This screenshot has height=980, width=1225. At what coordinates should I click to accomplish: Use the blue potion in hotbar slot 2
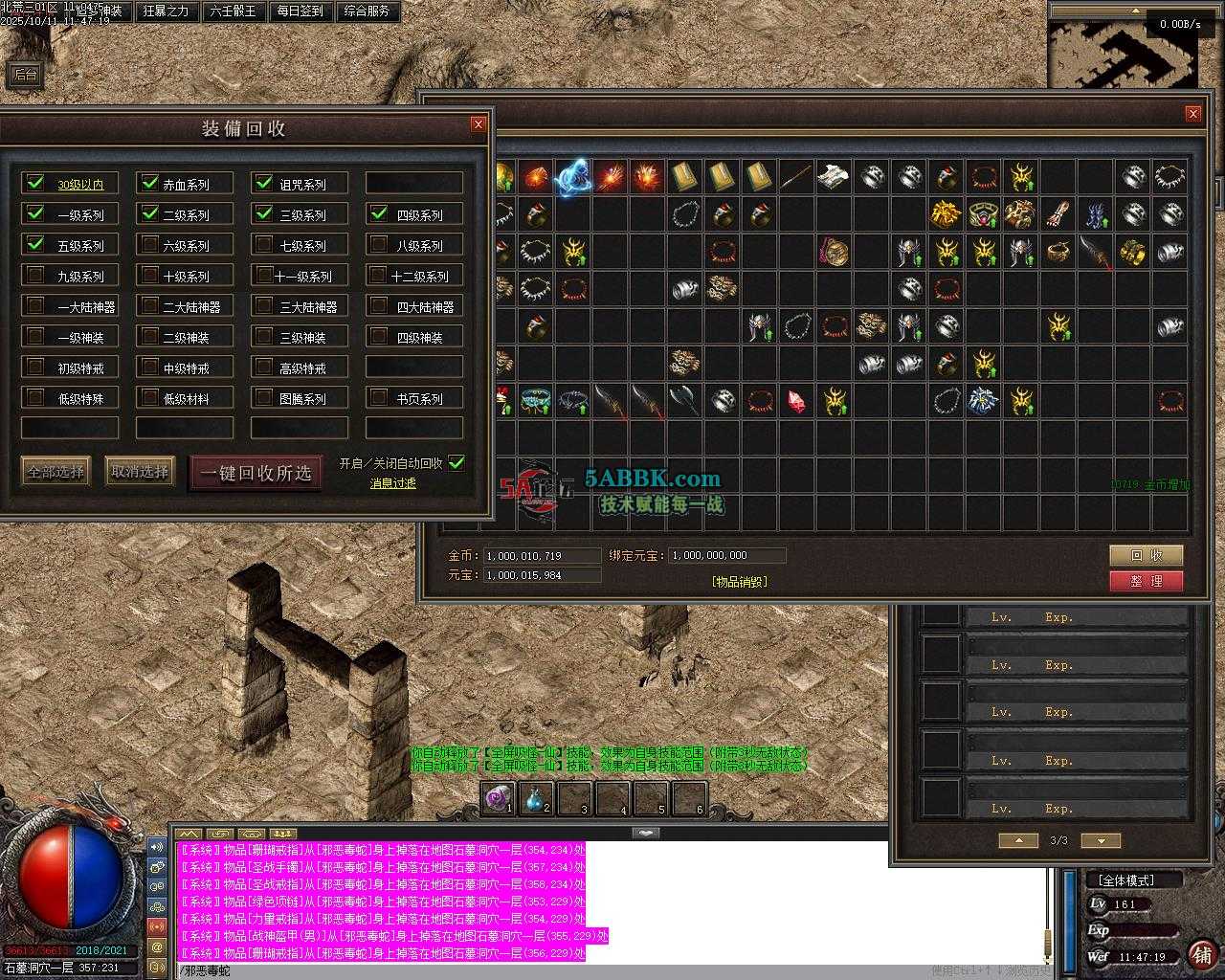(x=540, y=798)
